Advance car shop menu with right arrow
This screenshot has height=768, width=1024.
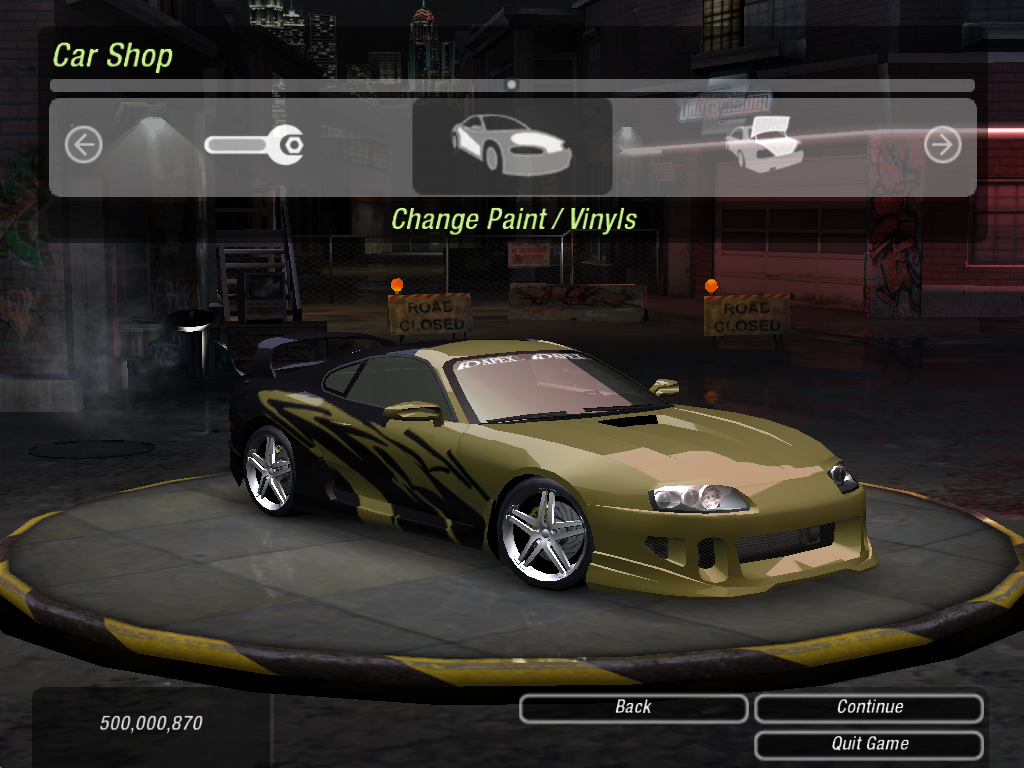pos(942,146)
